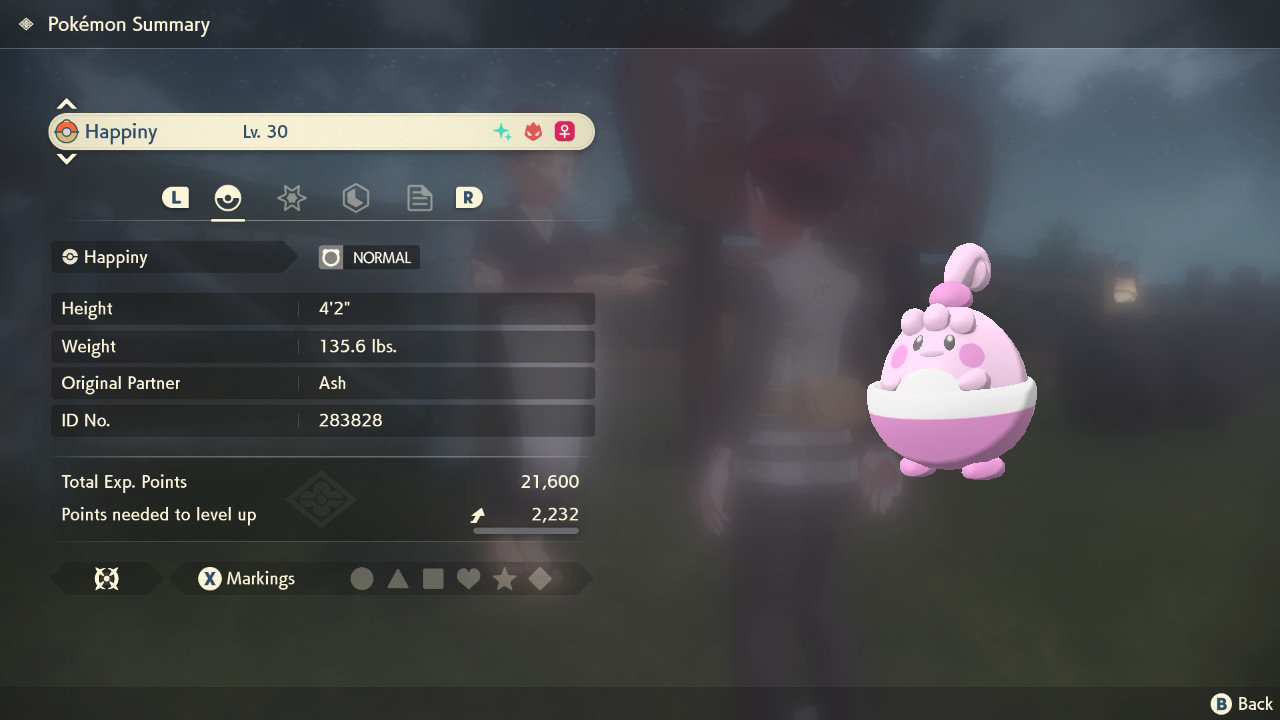Click the female gender symbol icon
Screen dimensions: 1280x720
565,131
